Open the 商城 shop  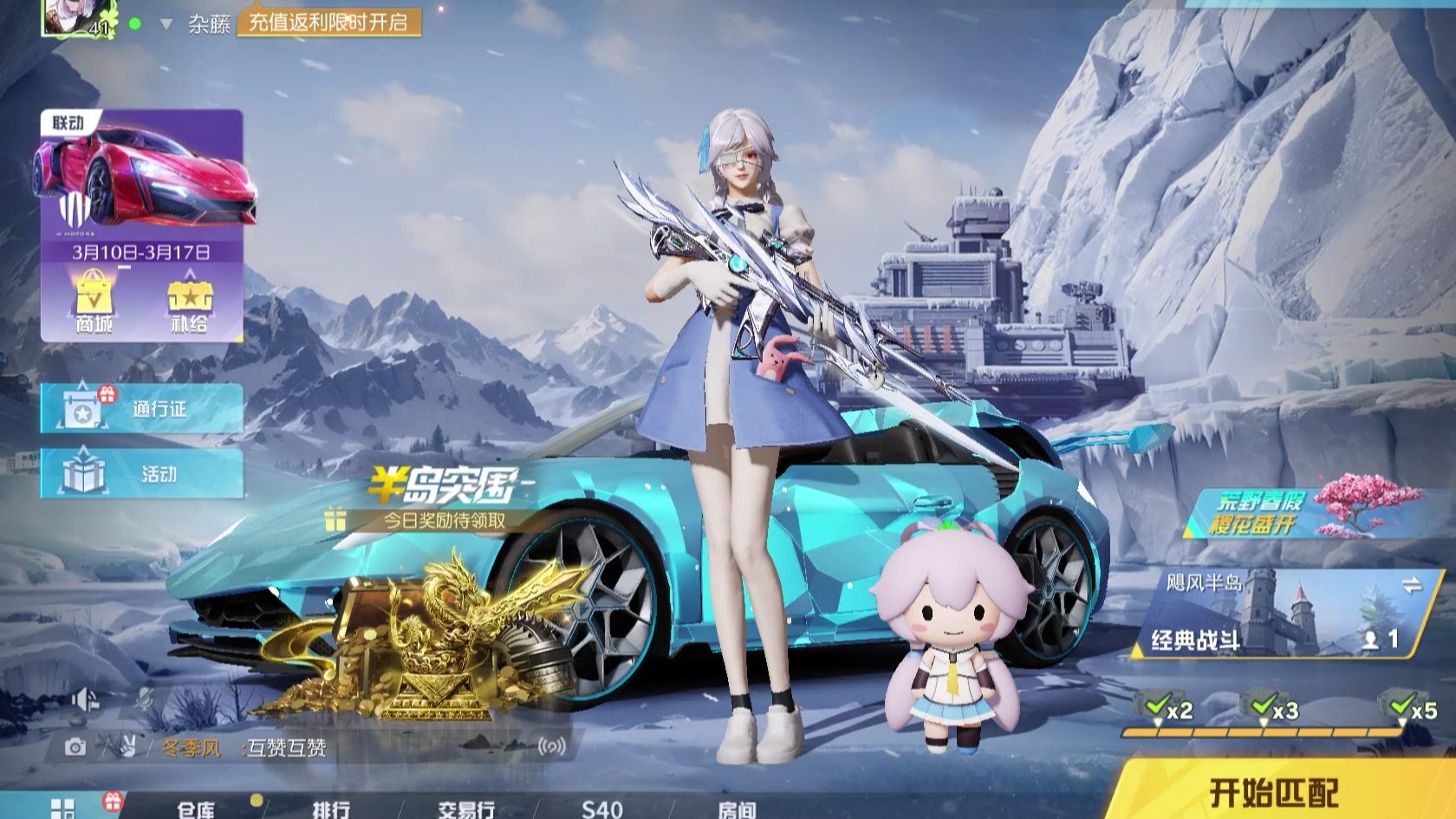coord(94,302)
